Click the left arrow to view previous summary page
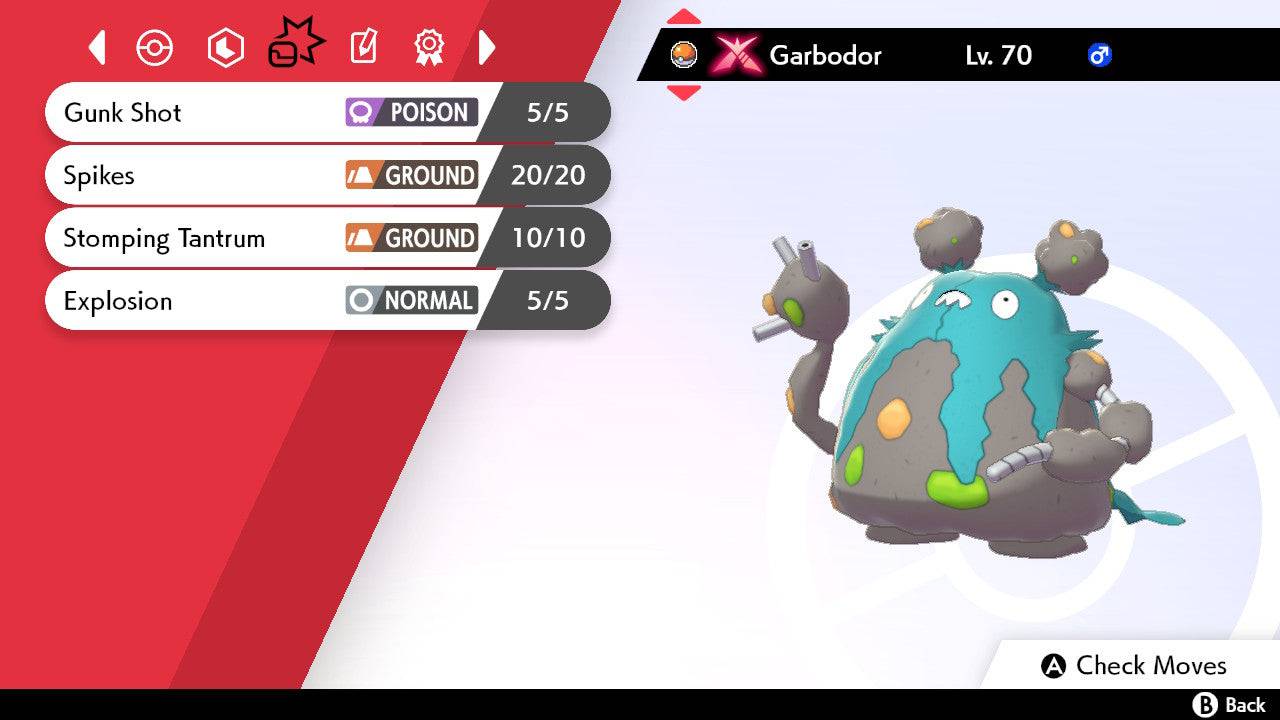 click(96, 47)
